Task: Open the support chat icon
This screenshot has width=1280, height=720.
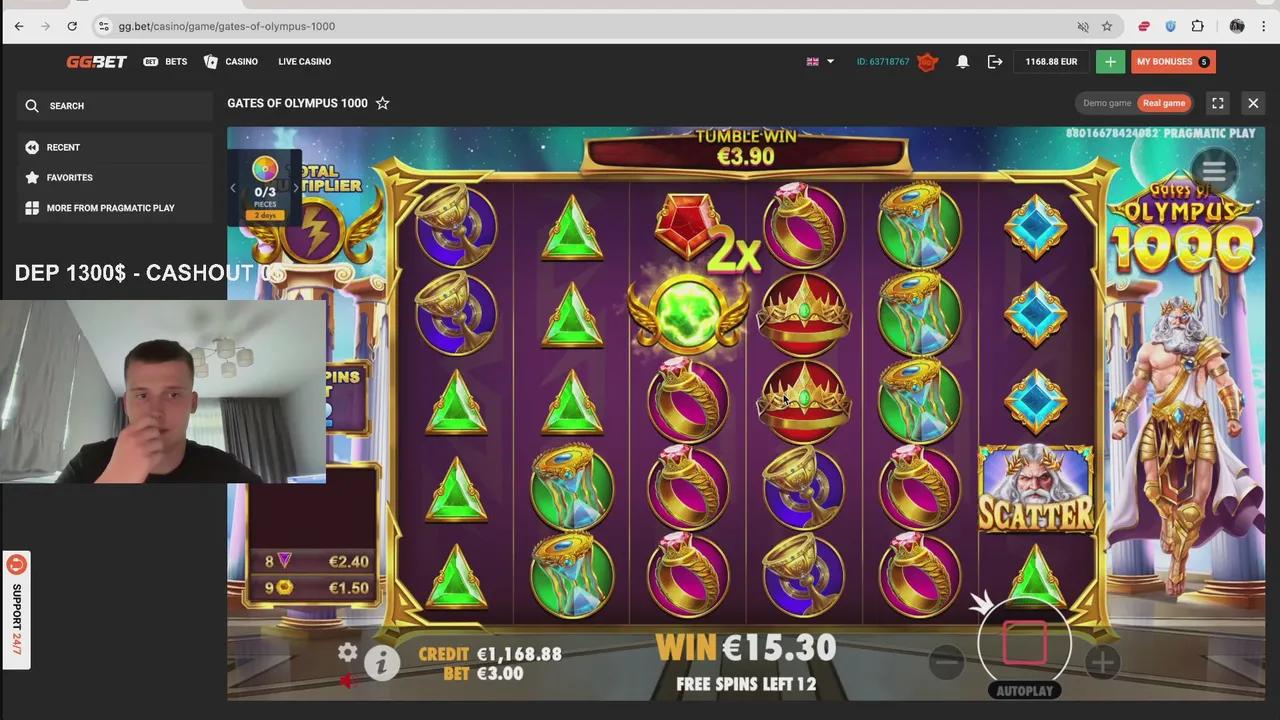Action: [x=16, y=564]
